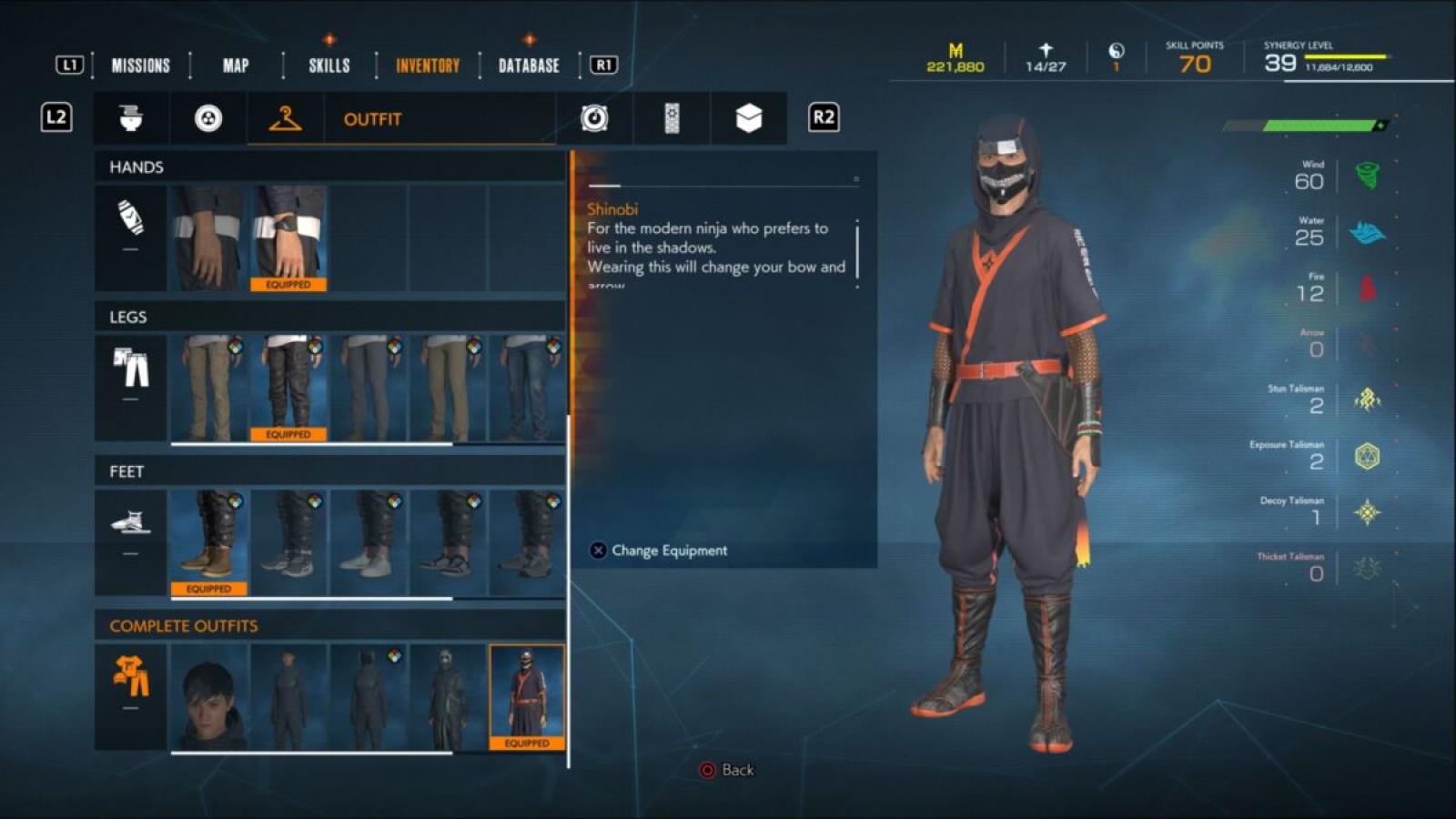Select the equipped wristwatch hands item
Screen dimensions: 1456x819
[x=288, y=238]
